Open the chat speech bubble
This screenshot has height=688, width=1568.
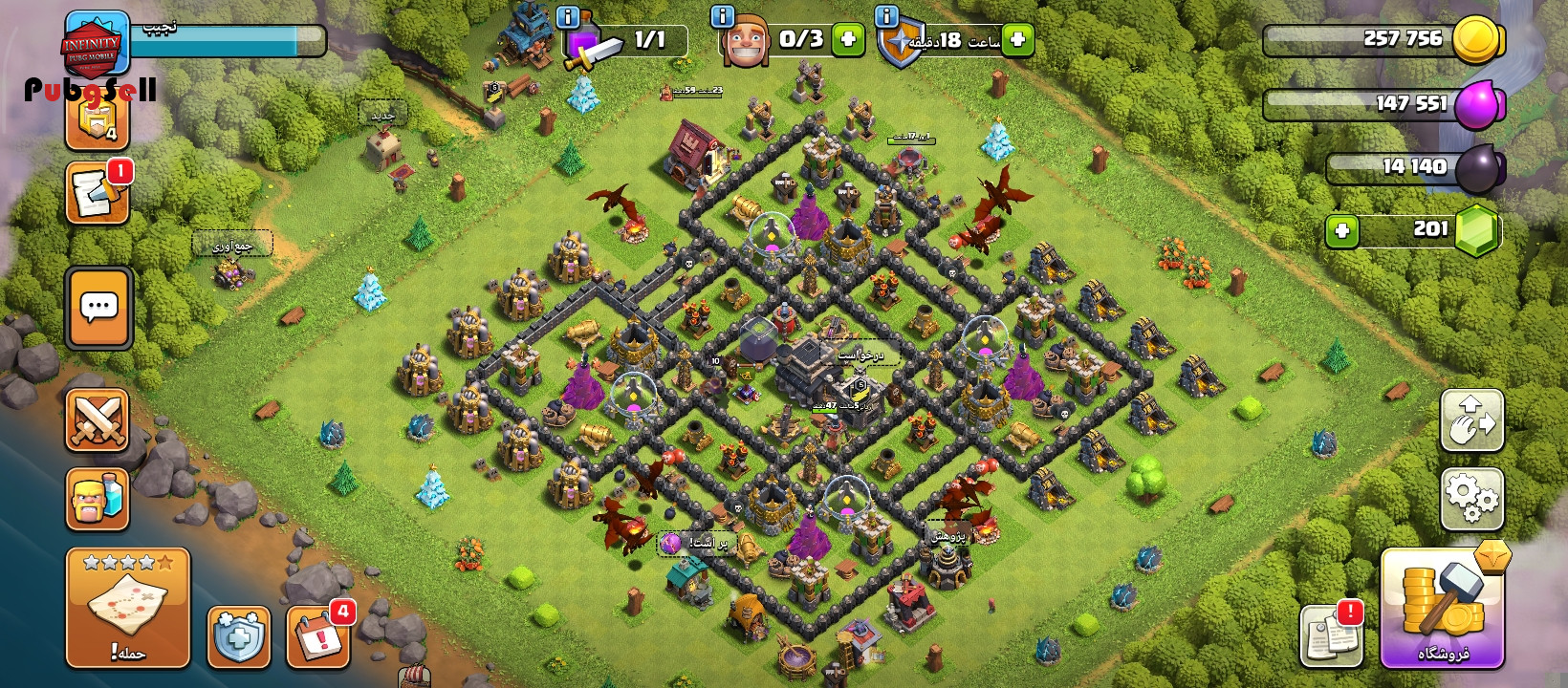pos(99,308)
